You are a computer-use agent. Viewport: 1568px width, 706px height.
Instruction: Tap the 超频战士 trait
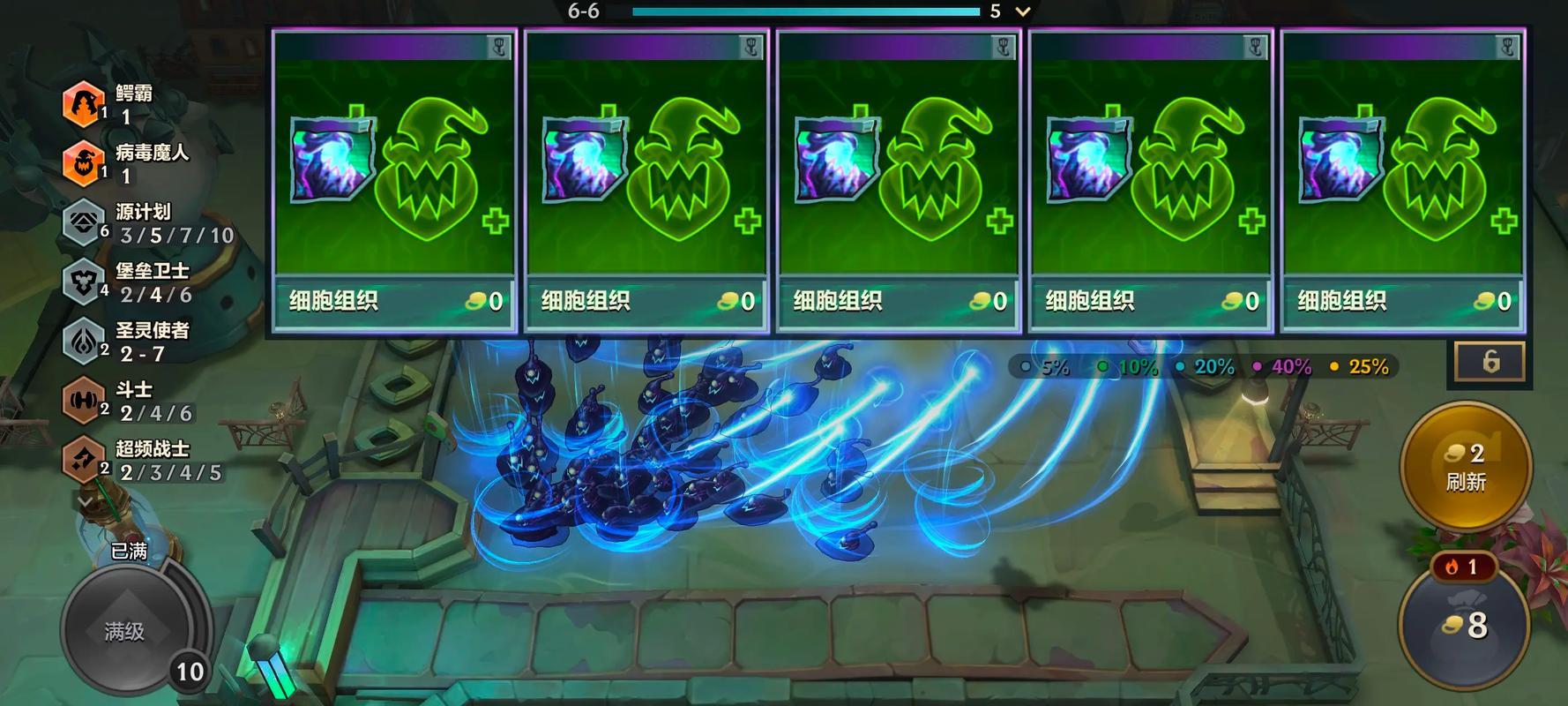point(84,460)
